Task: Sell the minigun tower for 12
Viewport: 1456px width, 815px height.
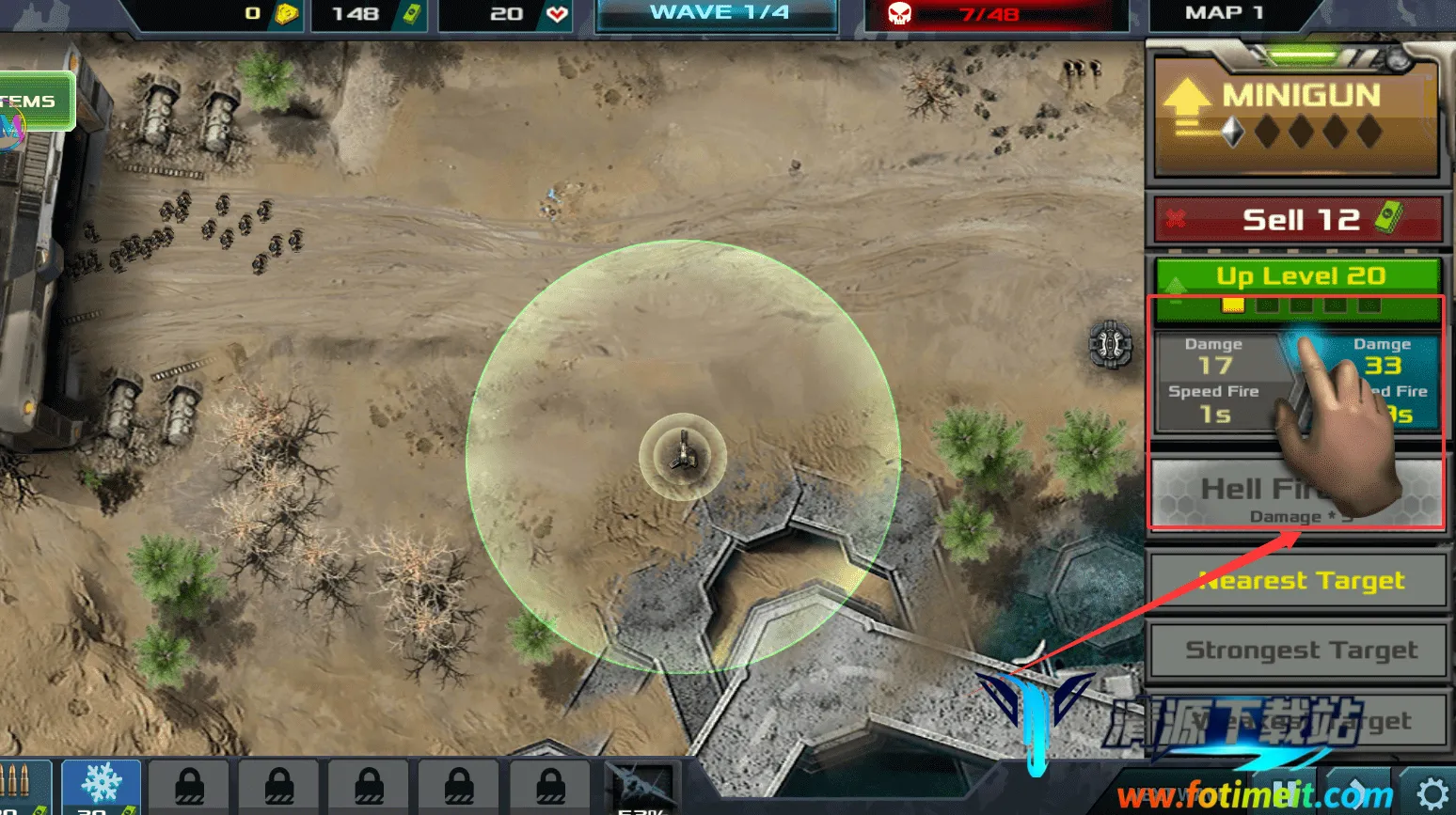Action: coord(1298,220)
